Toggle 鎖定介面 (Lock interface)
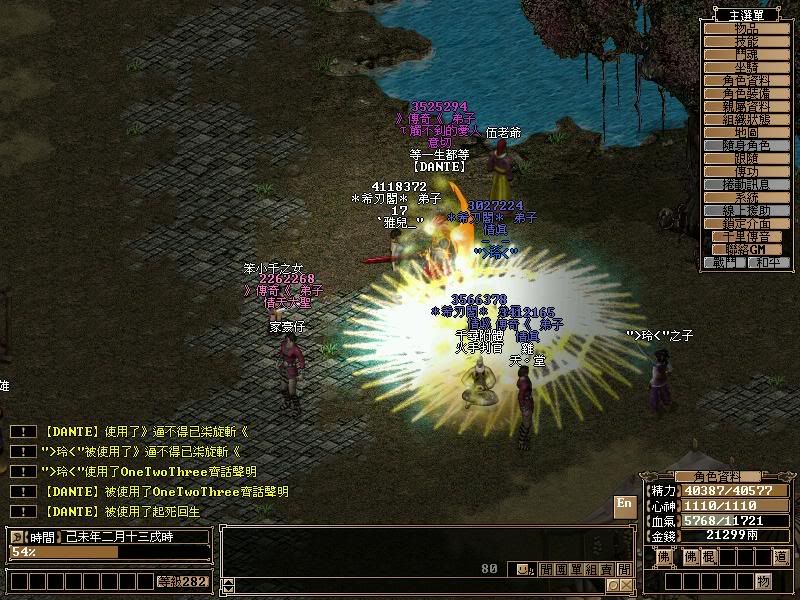Image resolution: width=800 pixels, height=600 pixels. (x=745, y=223)
